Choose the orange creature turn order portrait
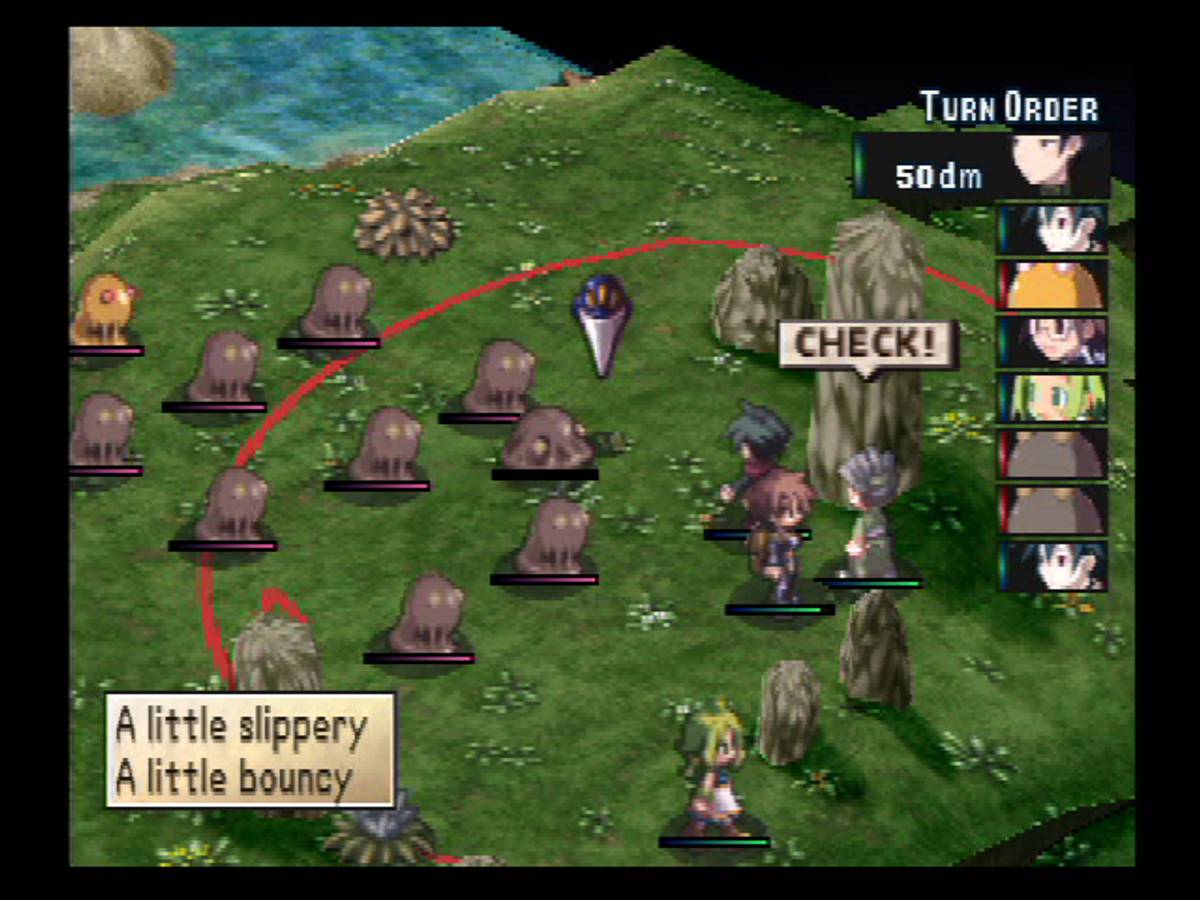Viewport: 1200px width, 900px height. point(1052,285)
